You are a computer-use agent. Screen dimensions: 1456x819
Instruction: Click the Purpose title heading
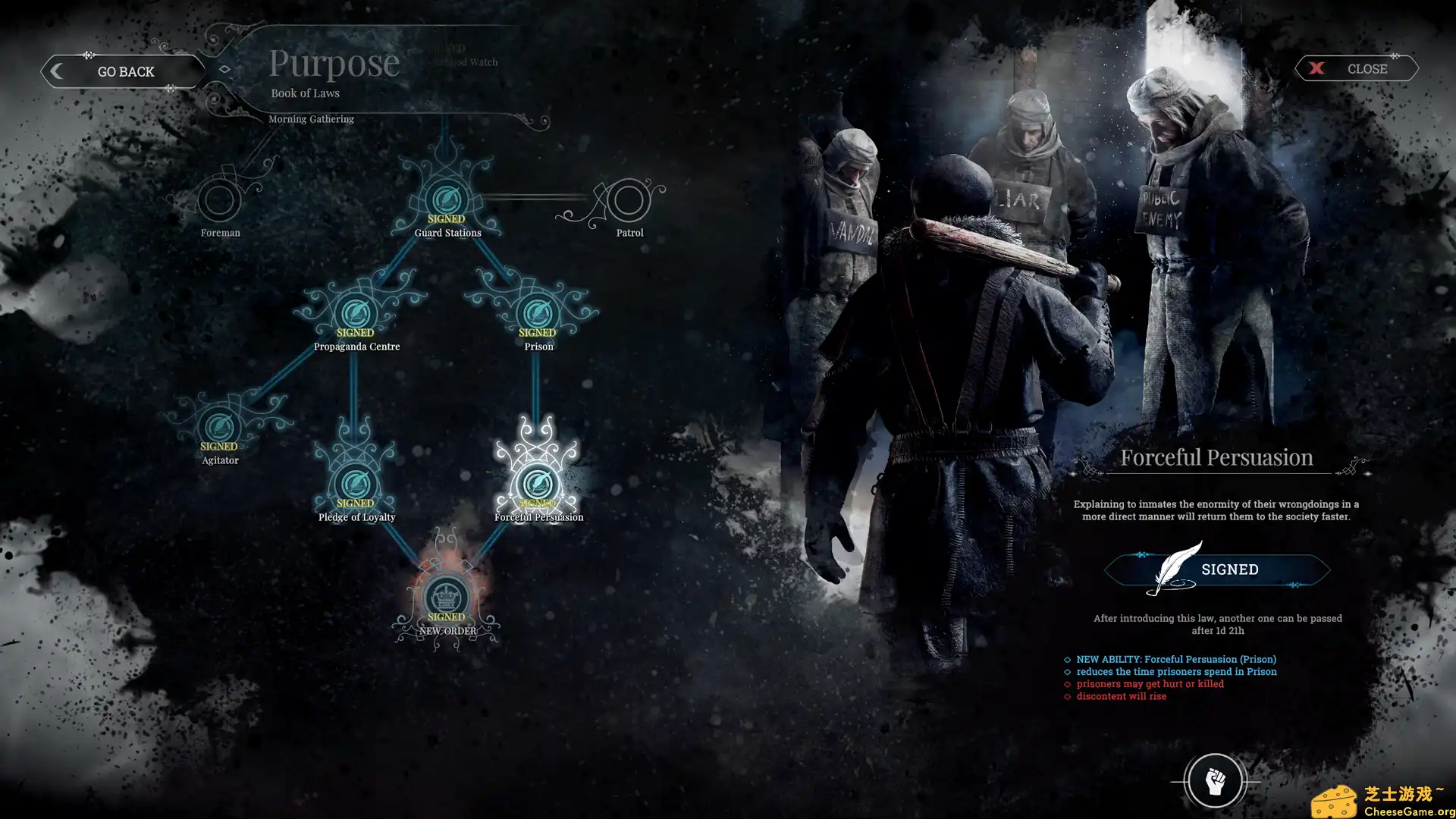tap(334, 62)
